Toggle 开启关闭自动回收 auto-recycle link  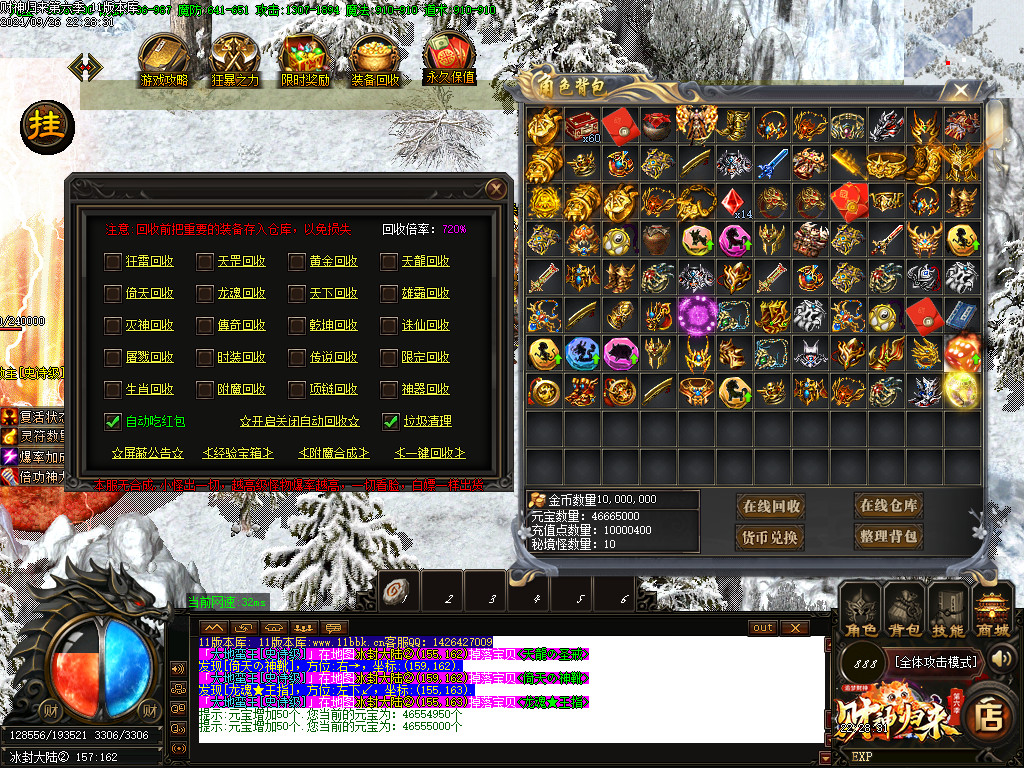pyautogui.click(x=299, y=422)
